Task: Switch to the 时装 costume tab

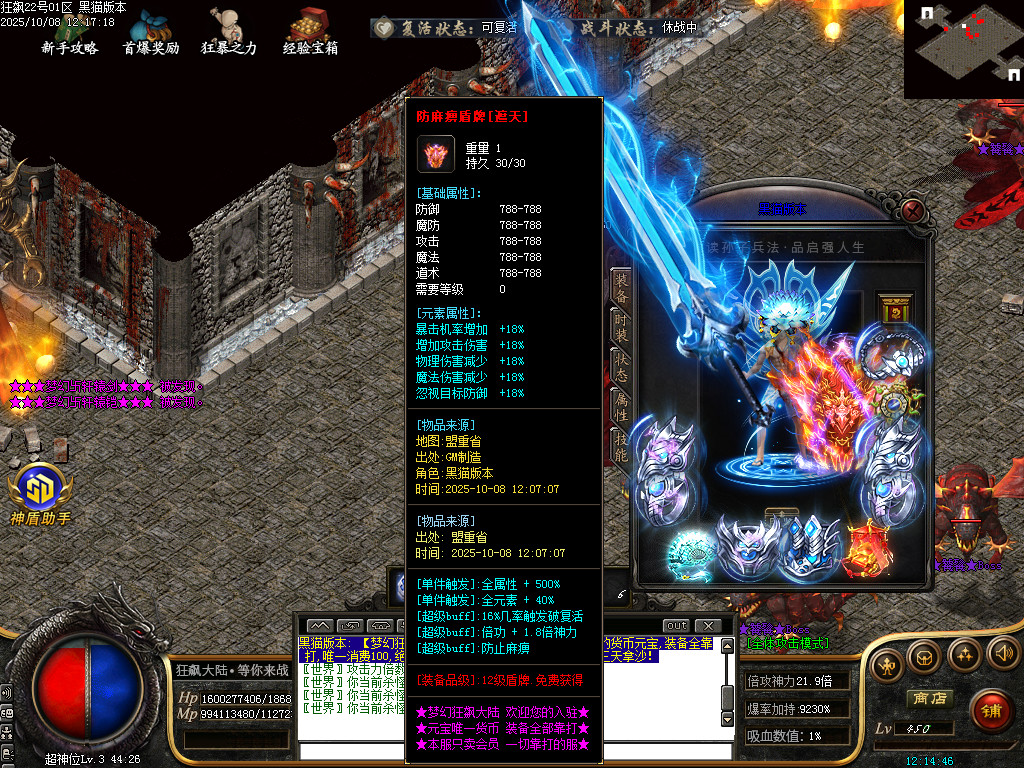Action: tap(621, 327)
